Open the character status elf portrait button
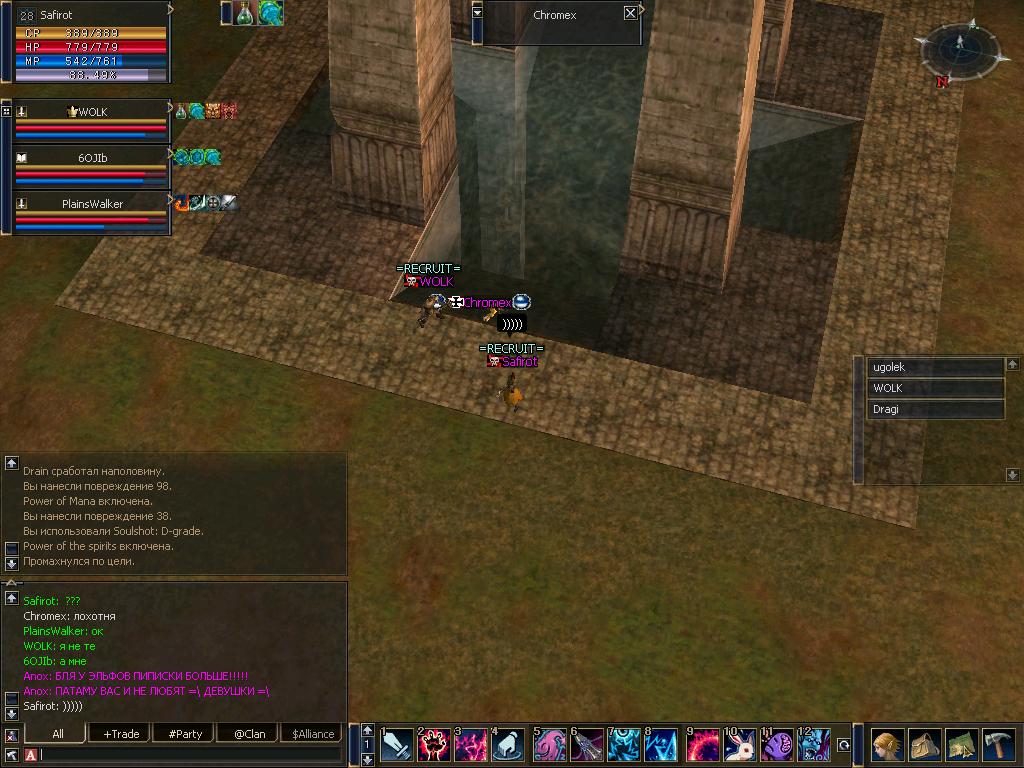This screenshot has width=1024, height=768. point(886,745)
